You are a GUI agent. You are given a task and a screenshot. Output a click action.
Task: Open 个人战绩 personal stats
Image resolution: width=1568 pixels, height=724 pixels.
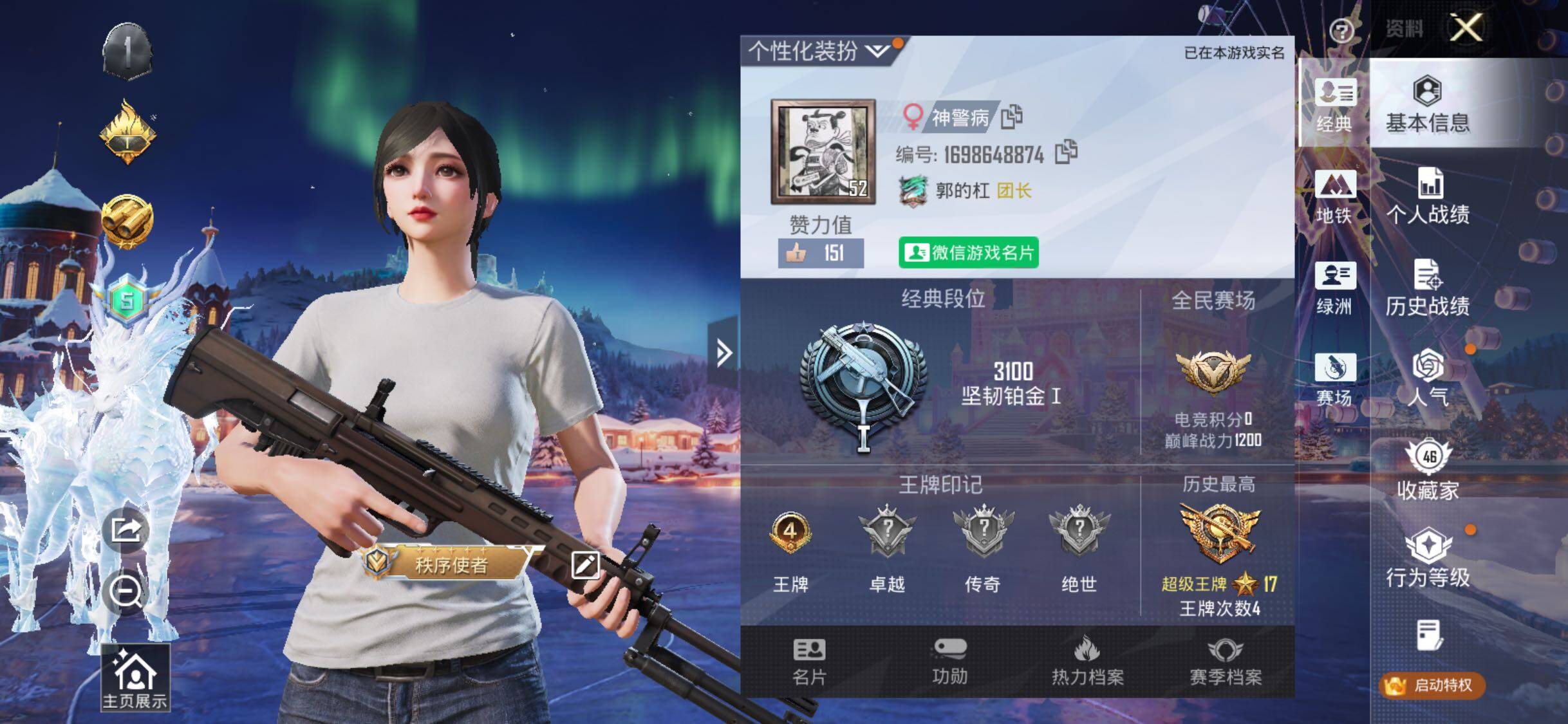tap(1428, 197)
